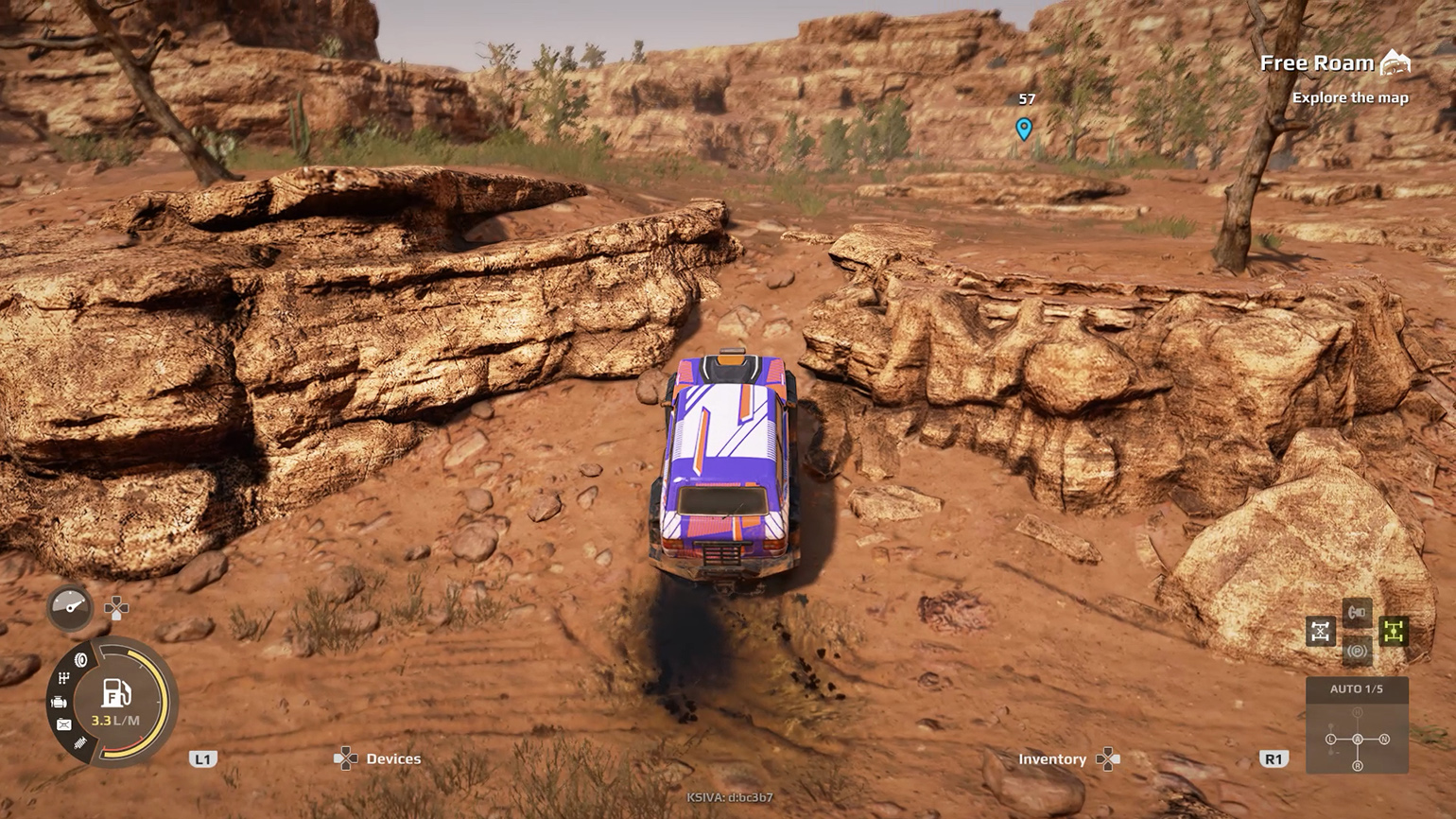Click the transmission shifter icon on the gauge
The width and height of the screenshot is (1456, 819).
coord(63,675)
